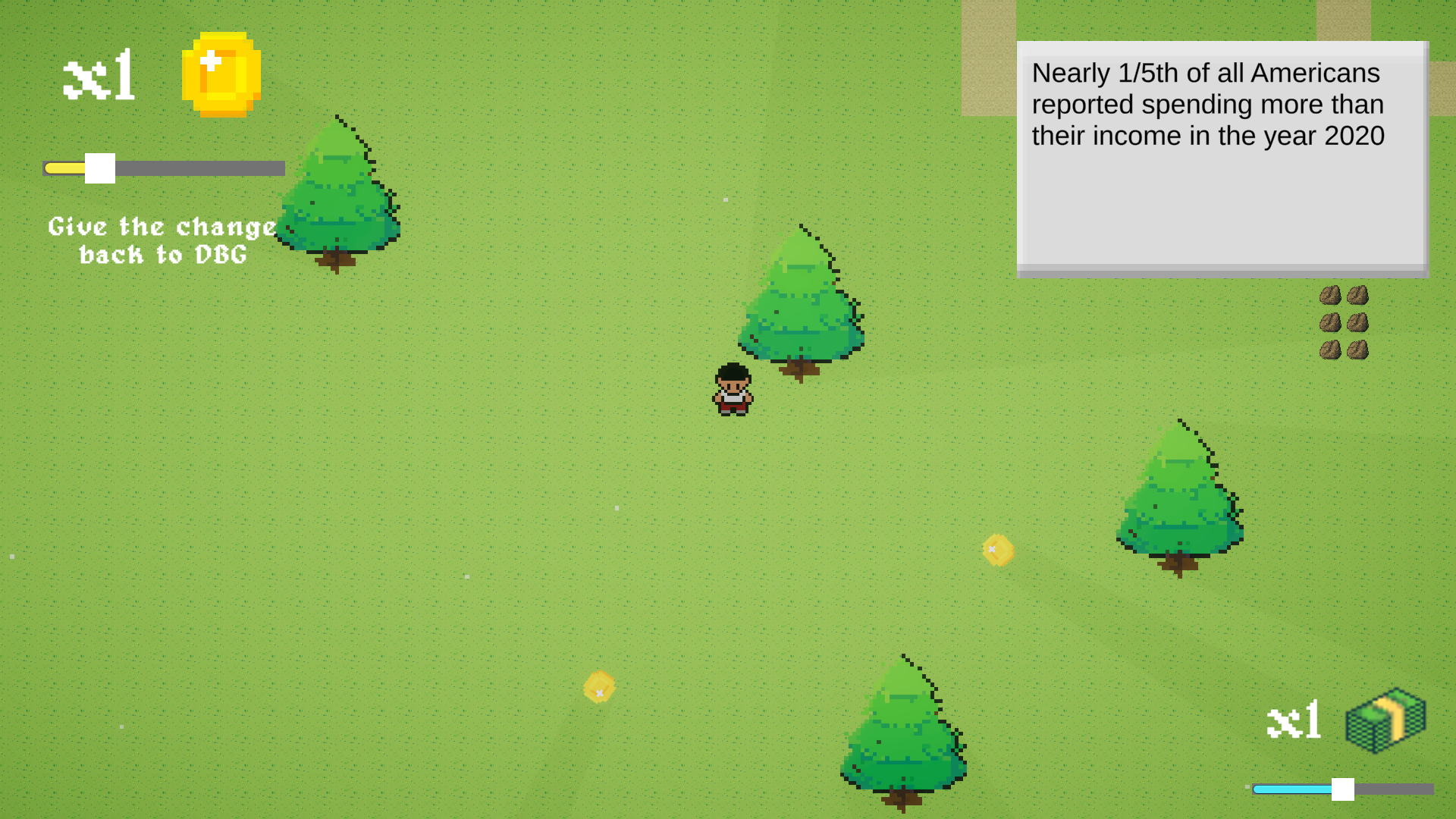Click the green cash stack icon
The image size is (1456, 819).
click(x=1385, y=720)
